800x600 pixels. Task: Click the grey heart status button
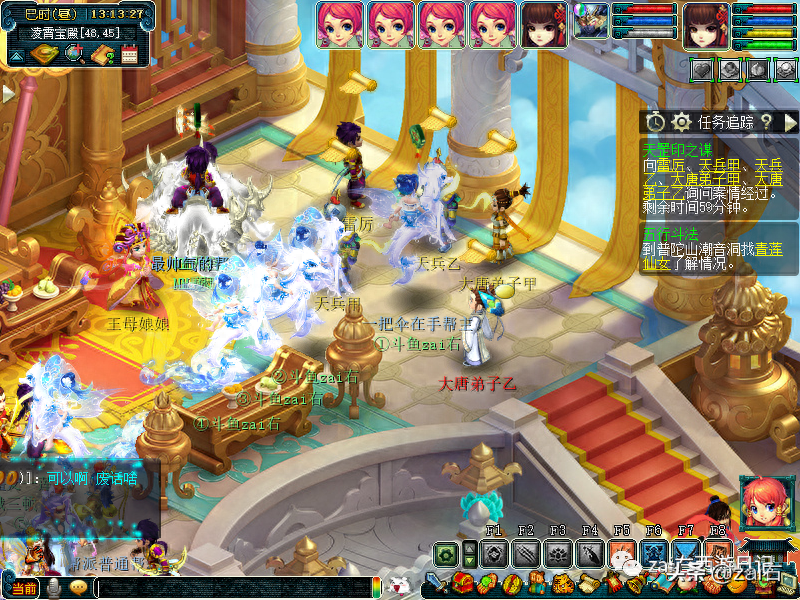tap(703, 69)
